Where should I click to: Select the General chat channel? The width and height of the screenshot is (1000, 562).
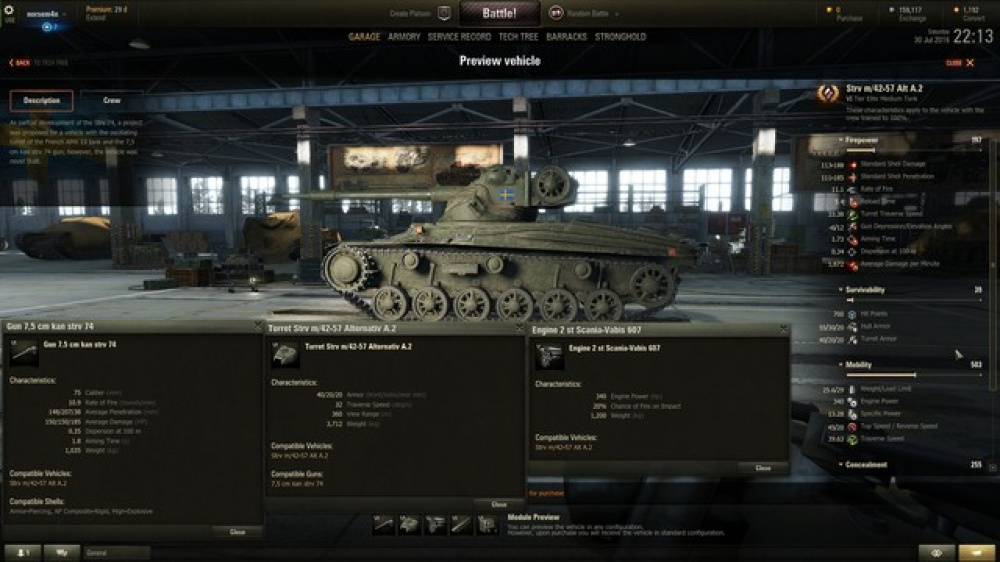(117, 552)
